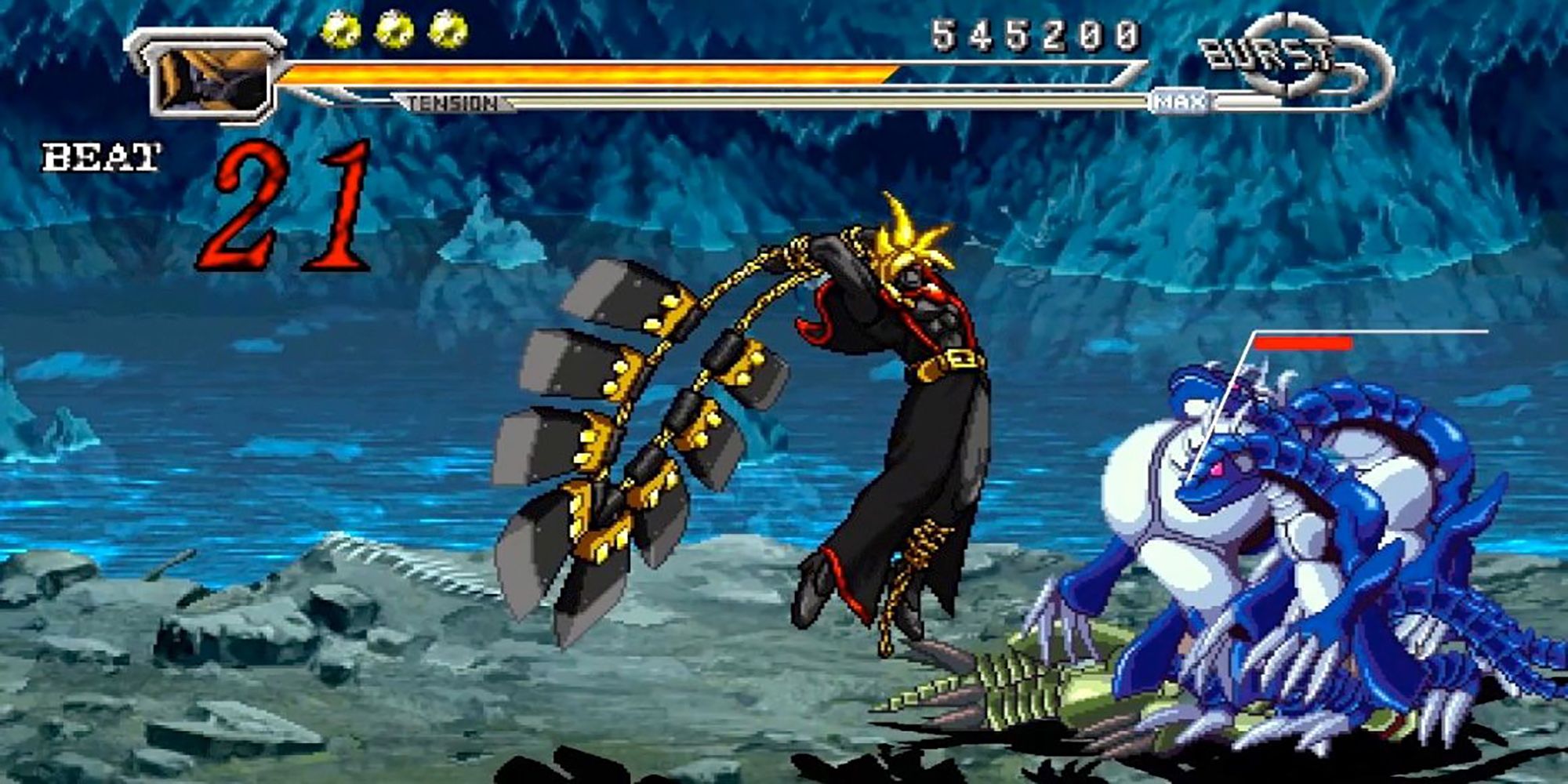
Task: Click the BEAT combo label
Action: (102, 155)
